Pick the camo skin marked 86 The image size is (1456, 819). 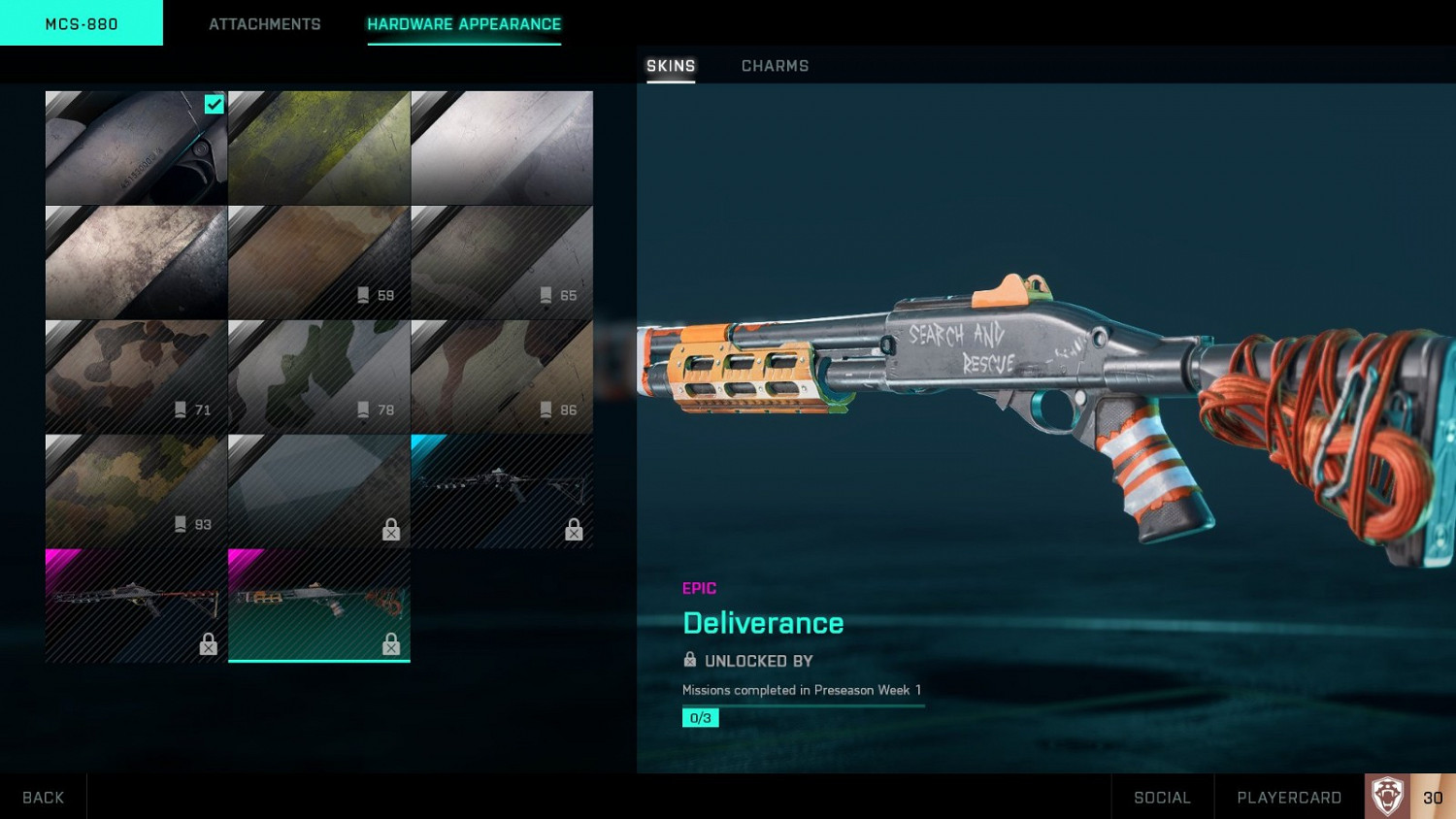pyautogui.click(x=502, y=377)
